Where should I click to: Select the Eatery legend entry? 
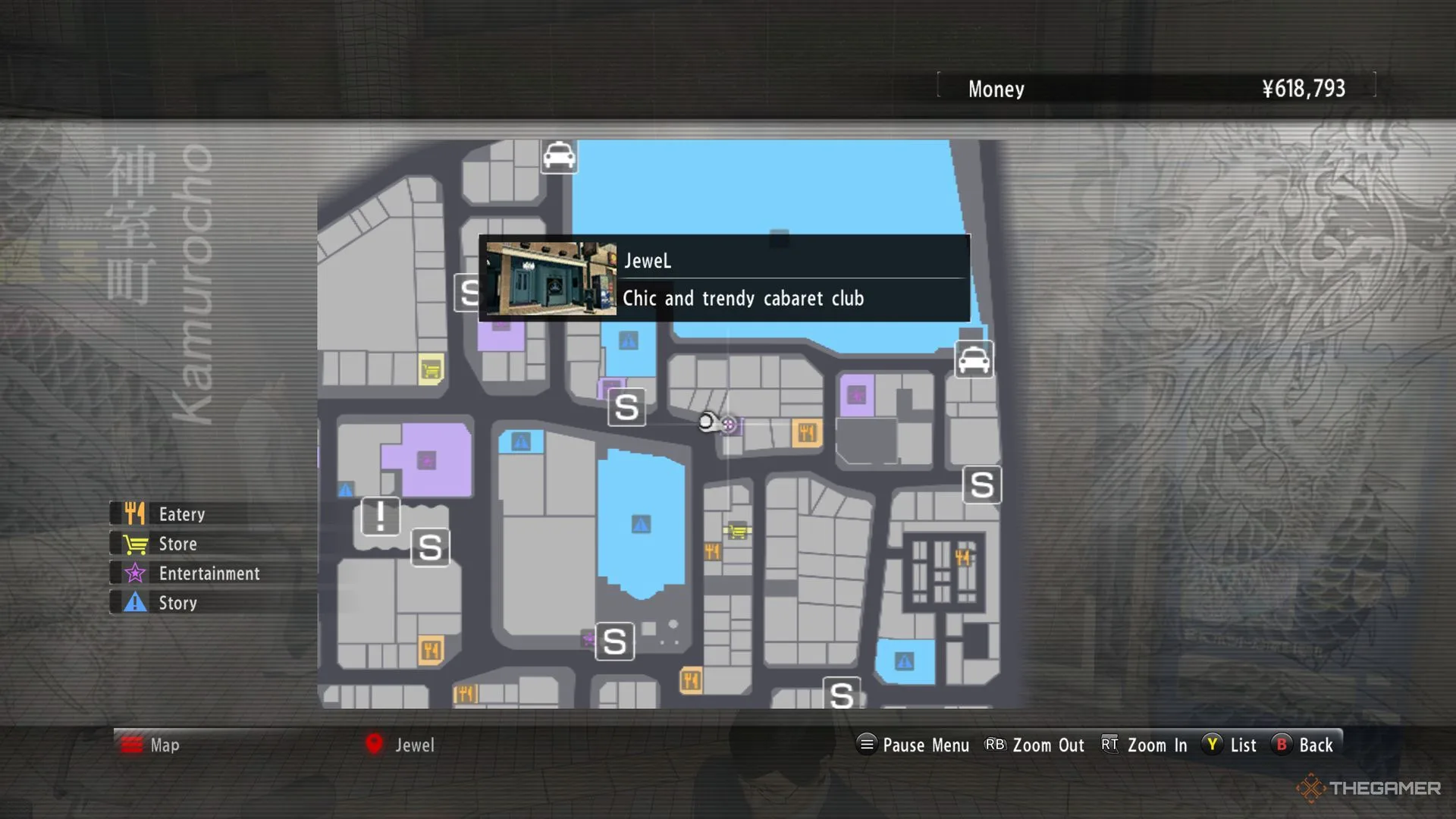click(x=182, y=514)
